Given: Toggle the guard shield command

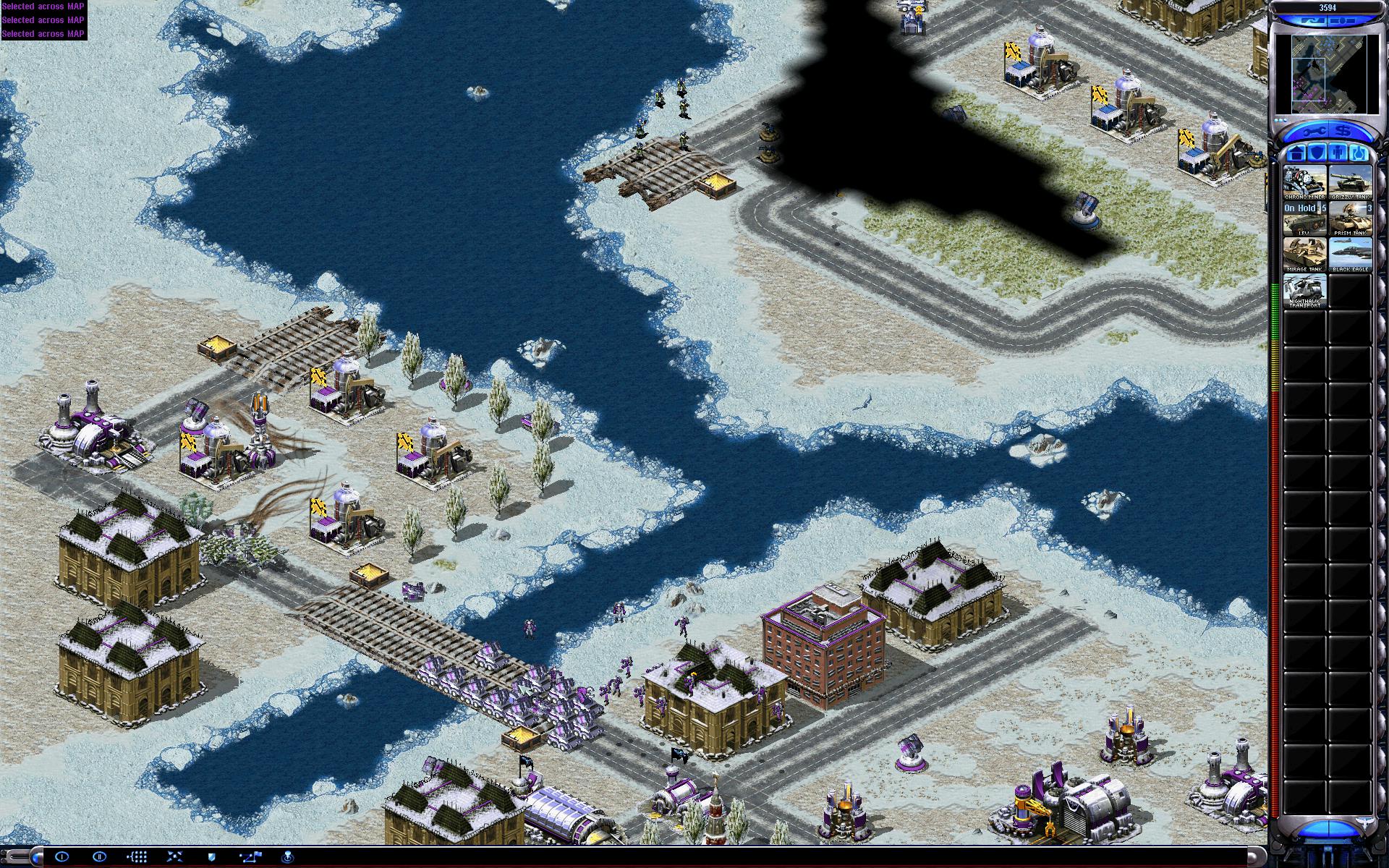Looking at the screenshot, I should coord(212,856).
